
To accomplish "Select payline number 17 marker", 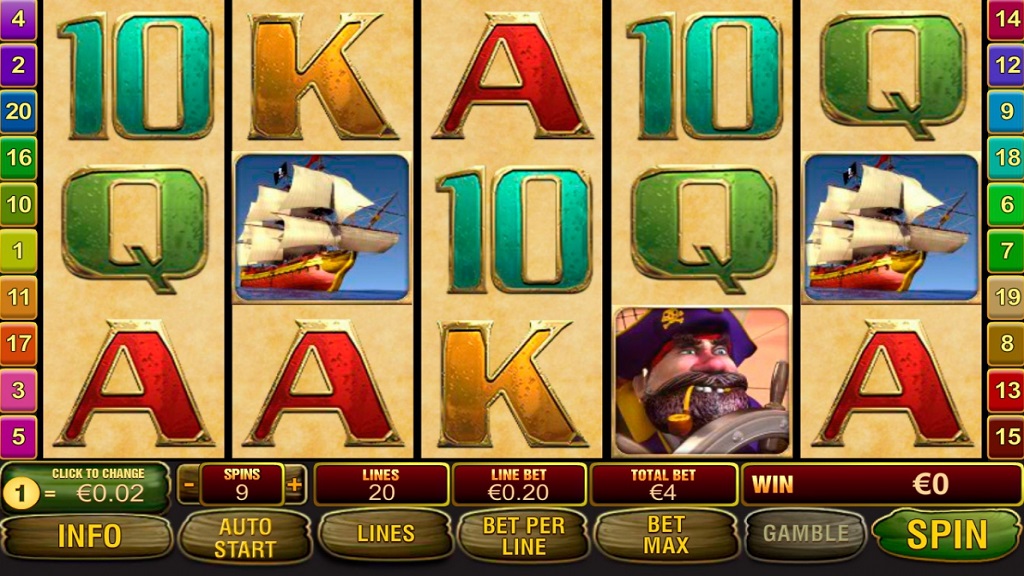I will click(18, 343).
